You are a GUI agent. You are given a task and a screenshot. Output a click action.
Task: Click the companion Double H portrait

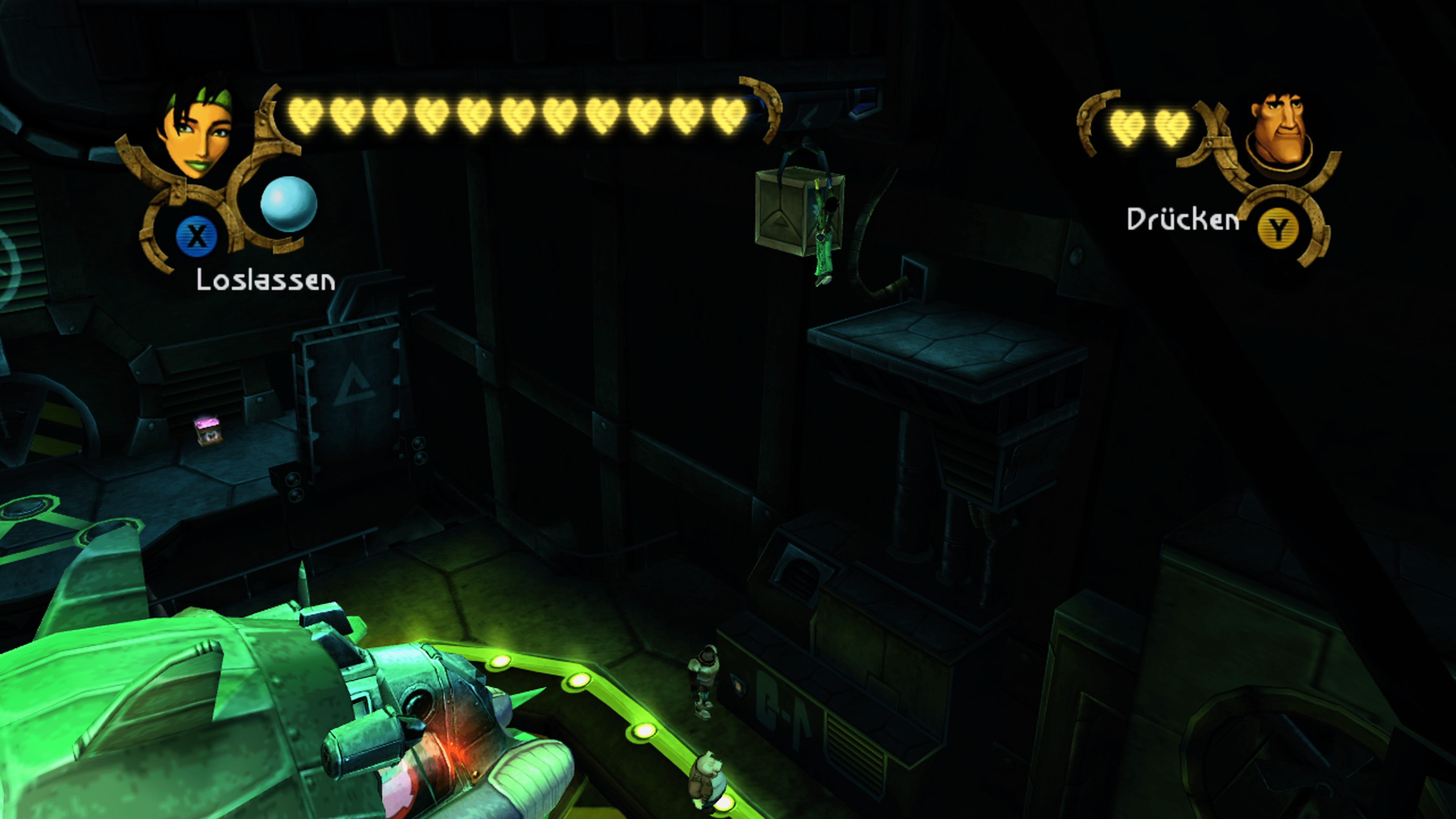[x=1281, y=130]
